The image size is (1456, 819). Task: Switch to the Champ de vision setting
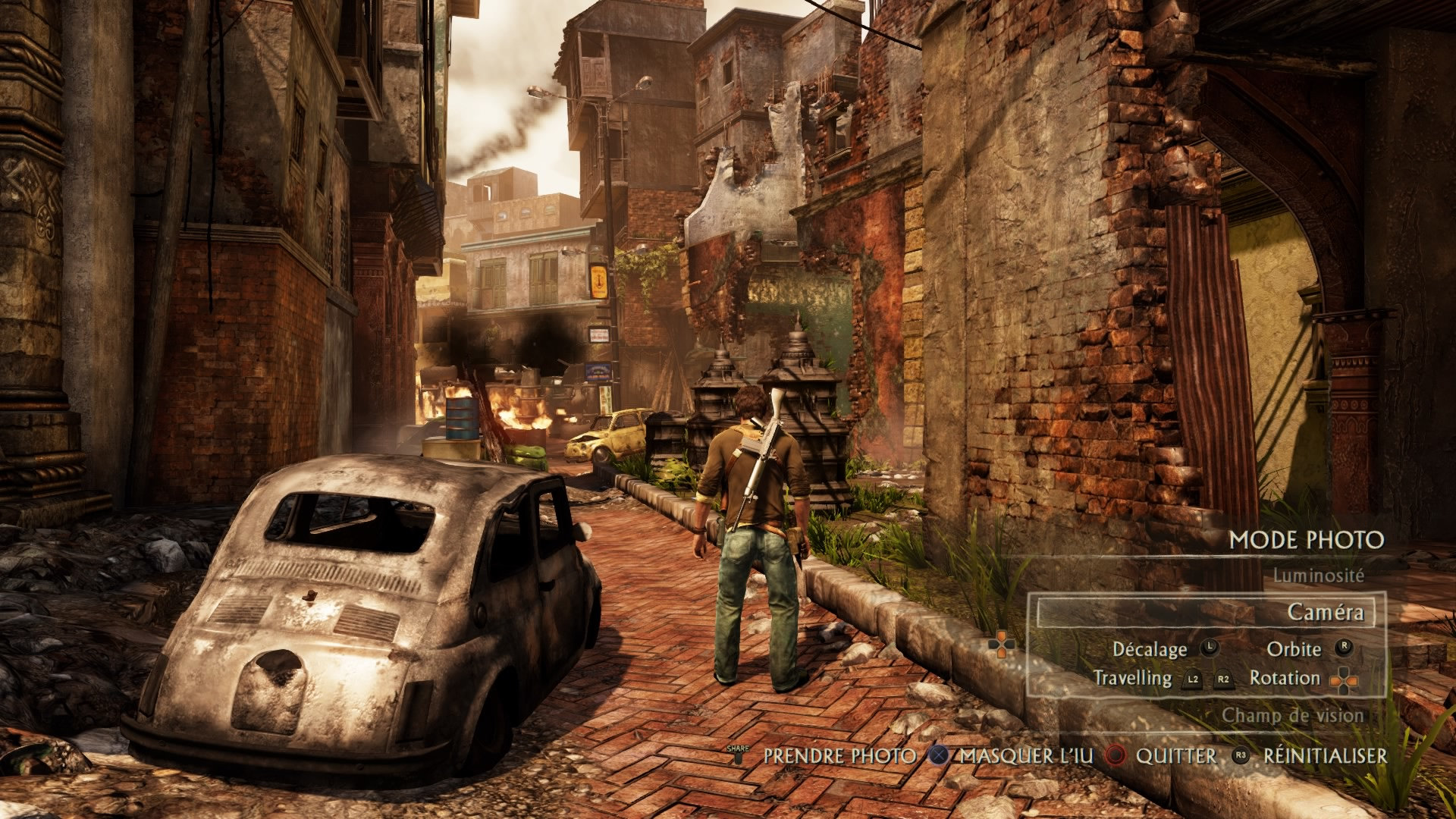[x=1292, y=715]
